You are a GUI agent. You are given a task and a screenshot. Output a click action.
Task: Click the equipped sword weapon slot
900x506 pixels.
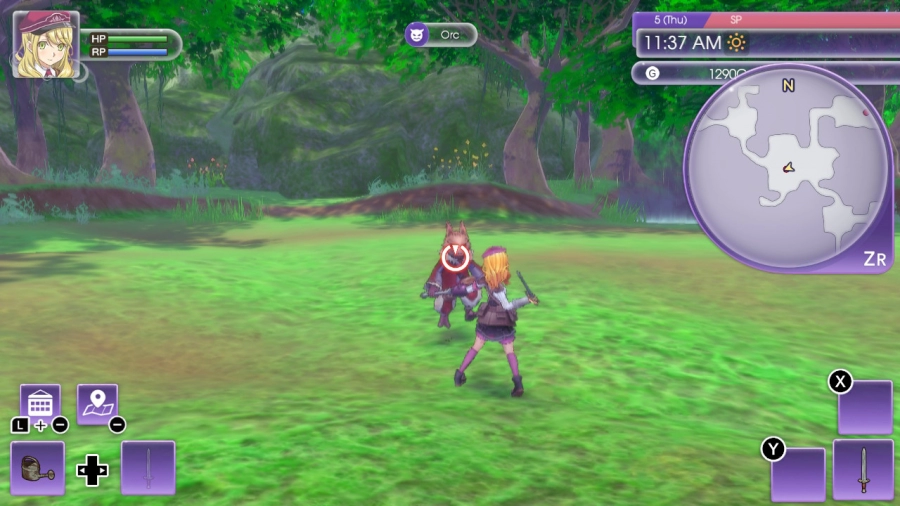[863, 469]
